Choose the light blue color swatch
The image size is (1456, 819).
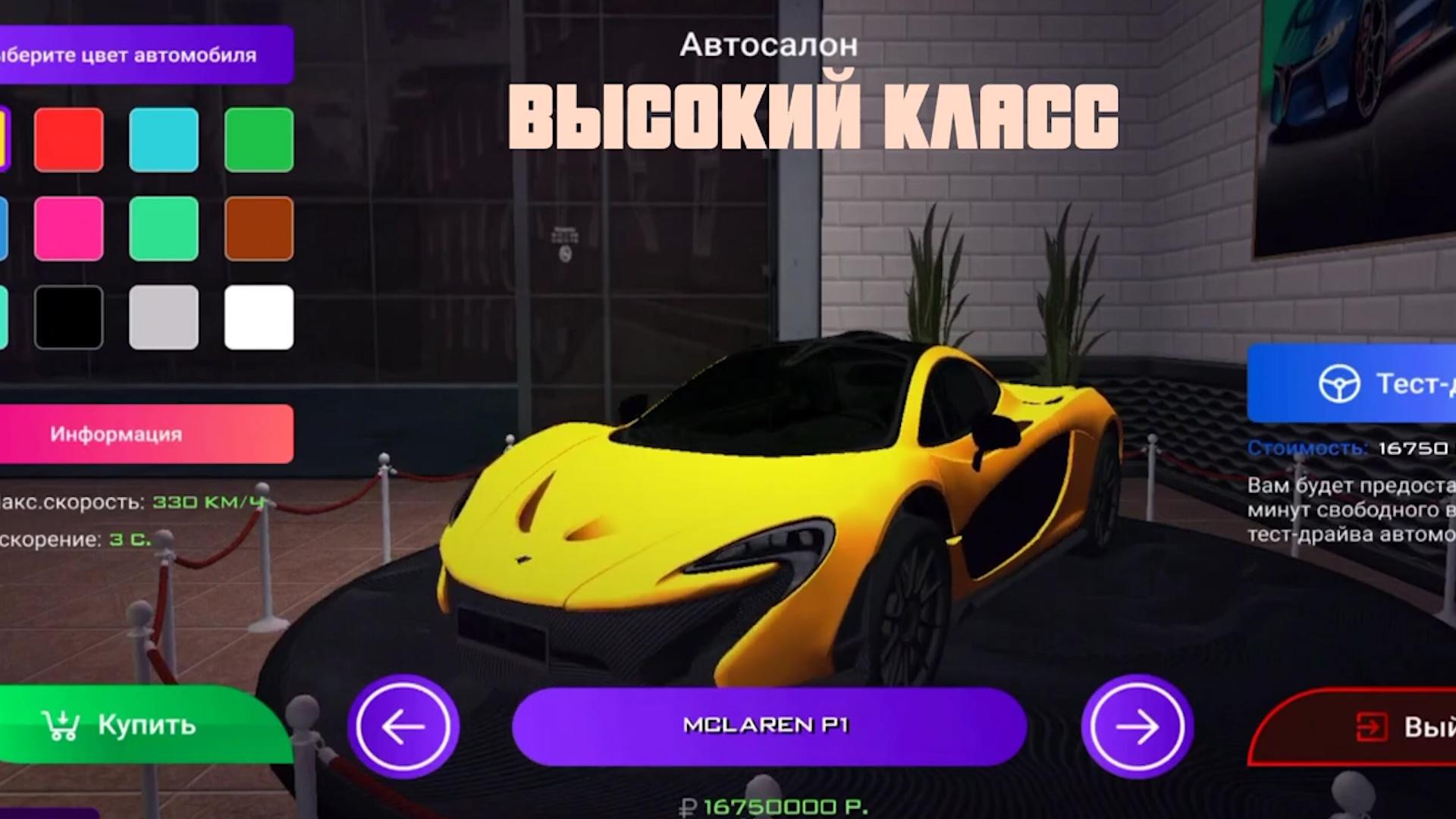click(x=164, y=140)
